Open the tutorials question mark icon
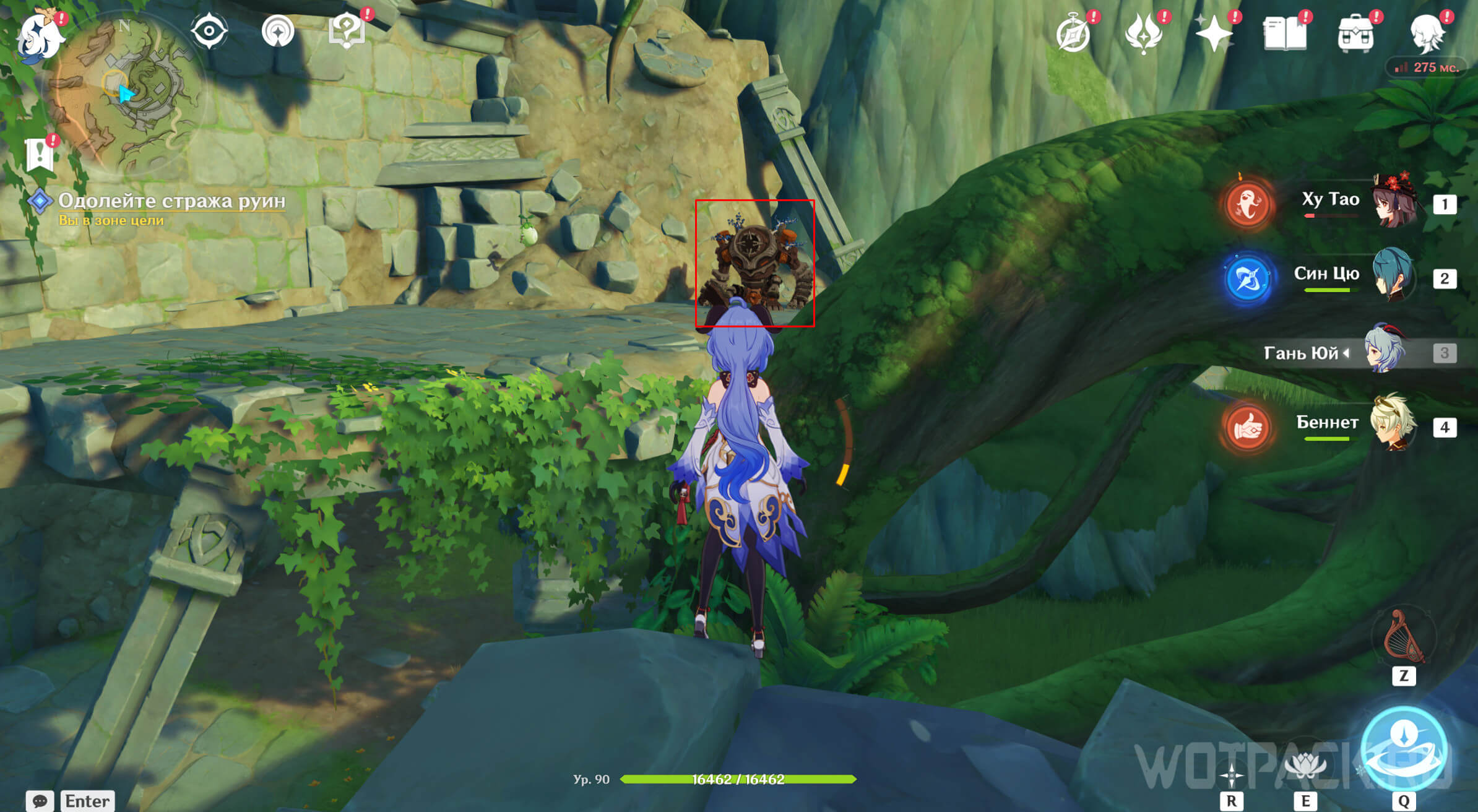Viewport: 1478px width, 812px height. 347,31
